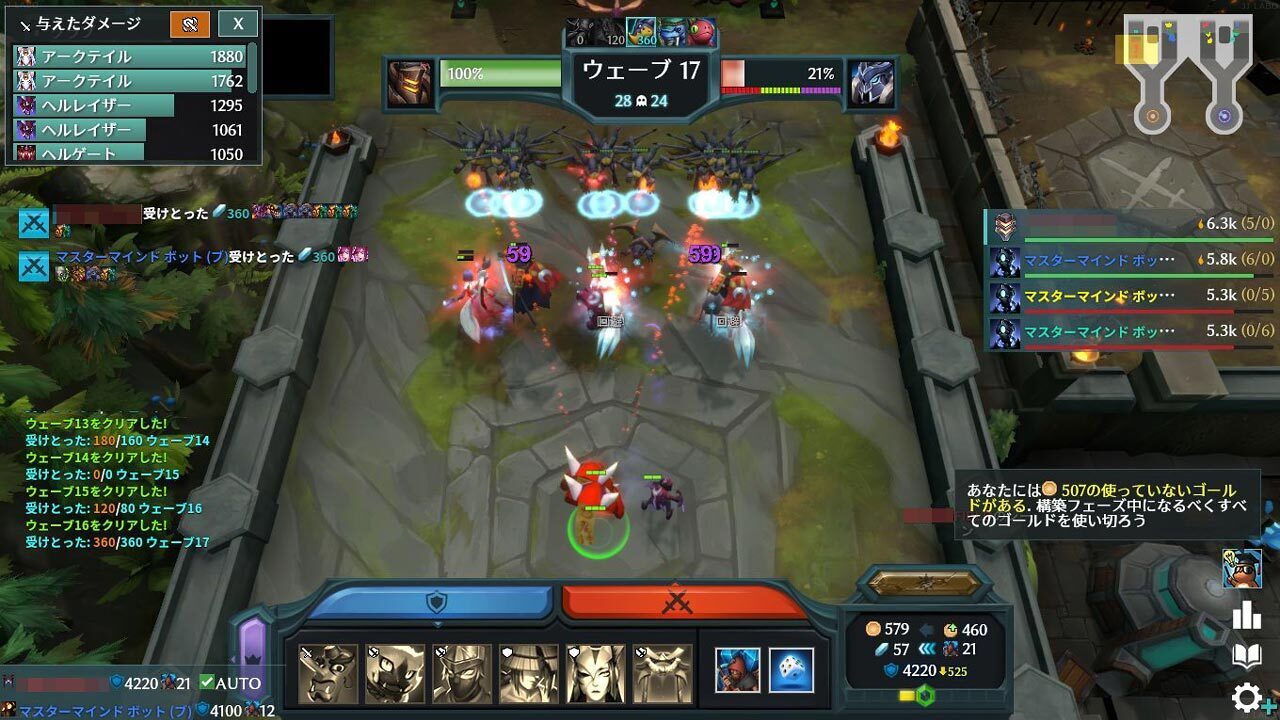Click the double chevron beside the gold count

point(927,646)
